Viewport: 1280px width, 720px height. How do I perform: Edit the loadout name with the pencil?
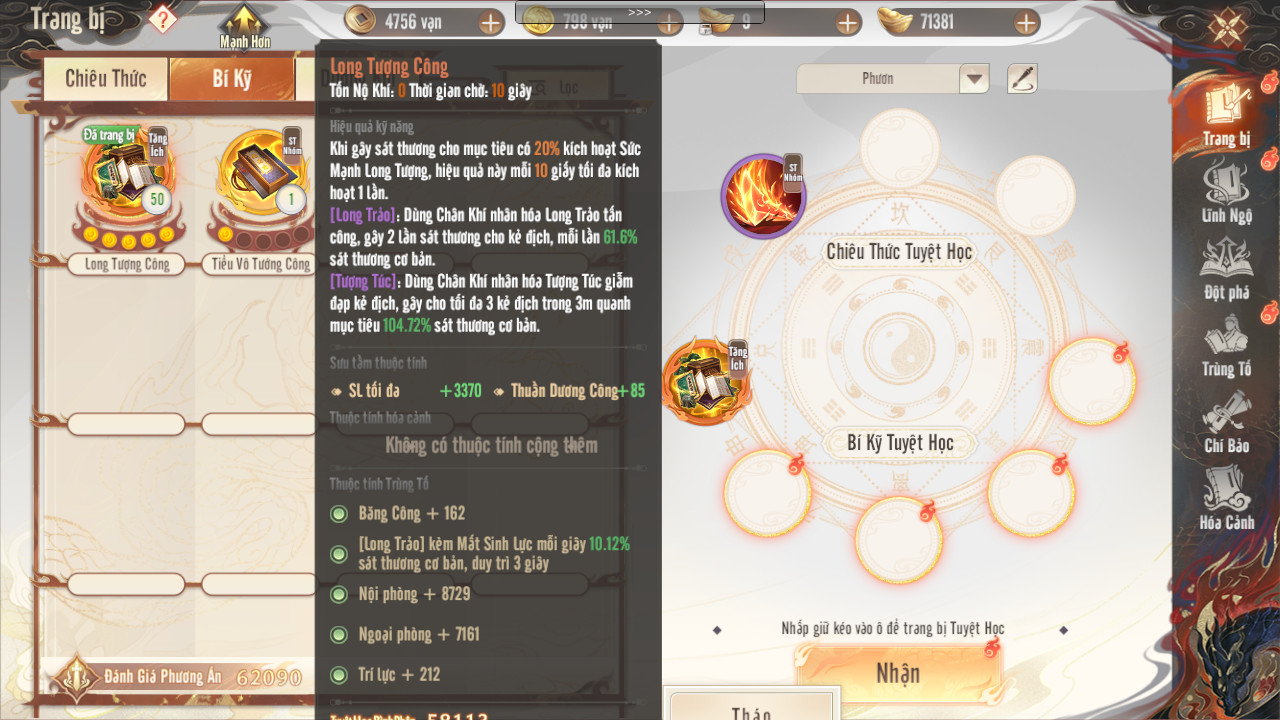(x=1022, y=79)
